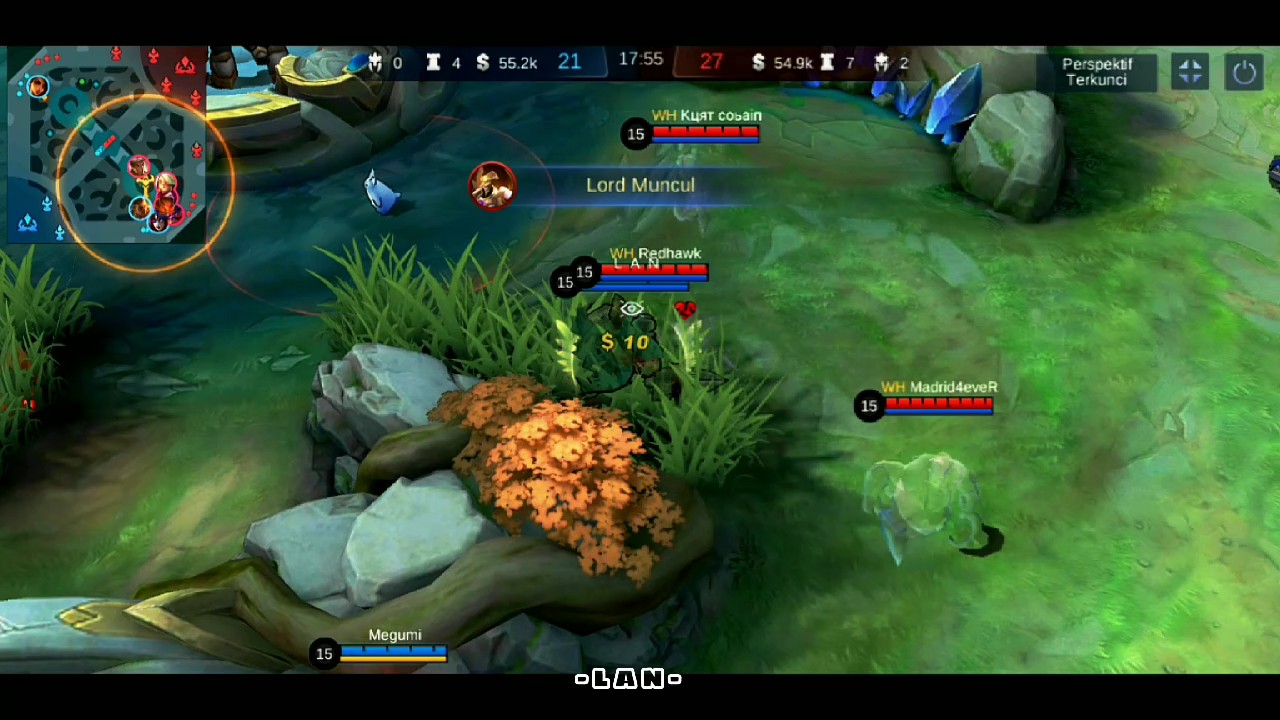Click the four-arrow free camera icon

click(x=1190, y=72)
